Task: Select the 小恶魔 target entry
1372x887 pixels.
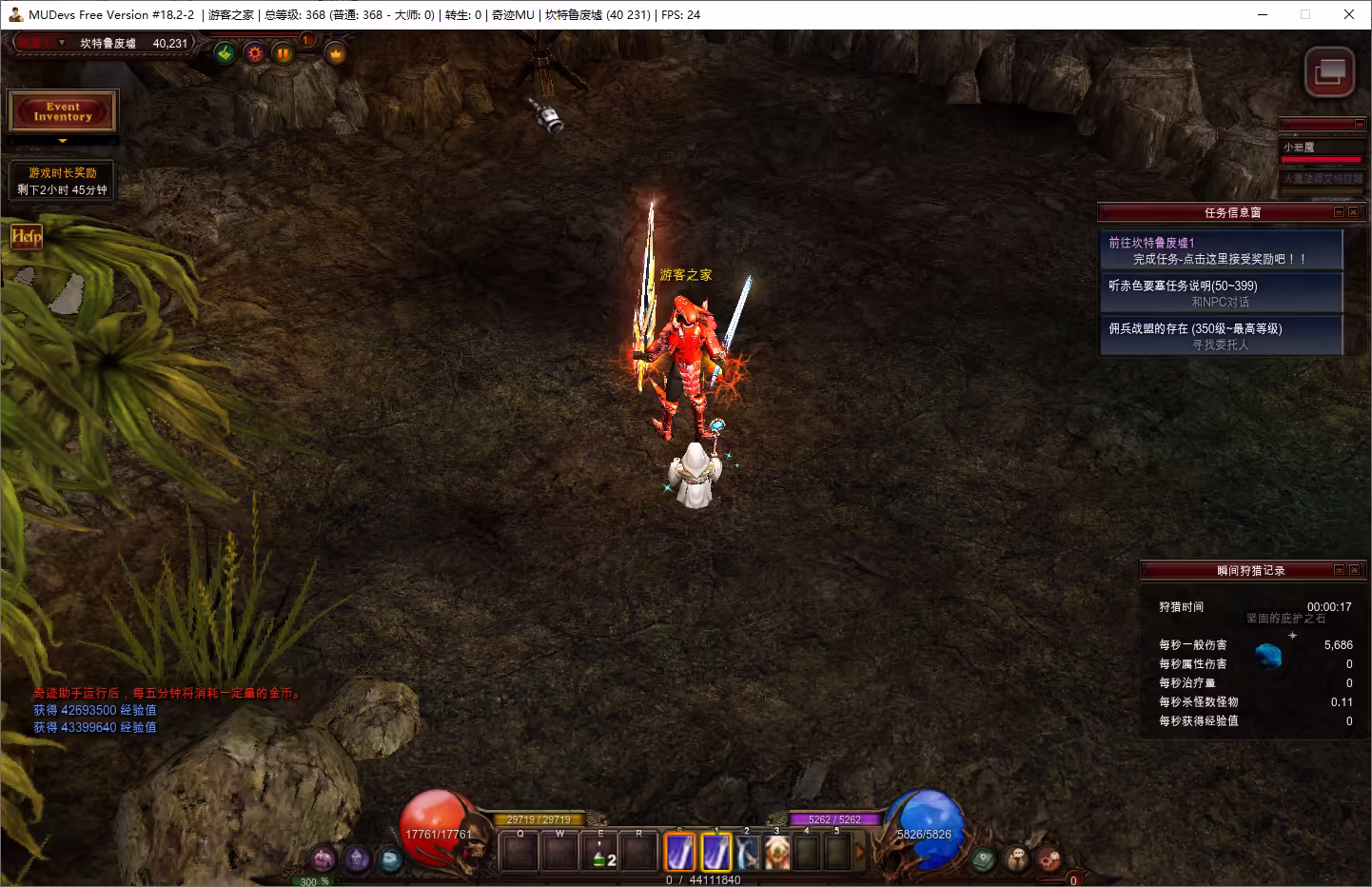Action: click(1322, 148)
